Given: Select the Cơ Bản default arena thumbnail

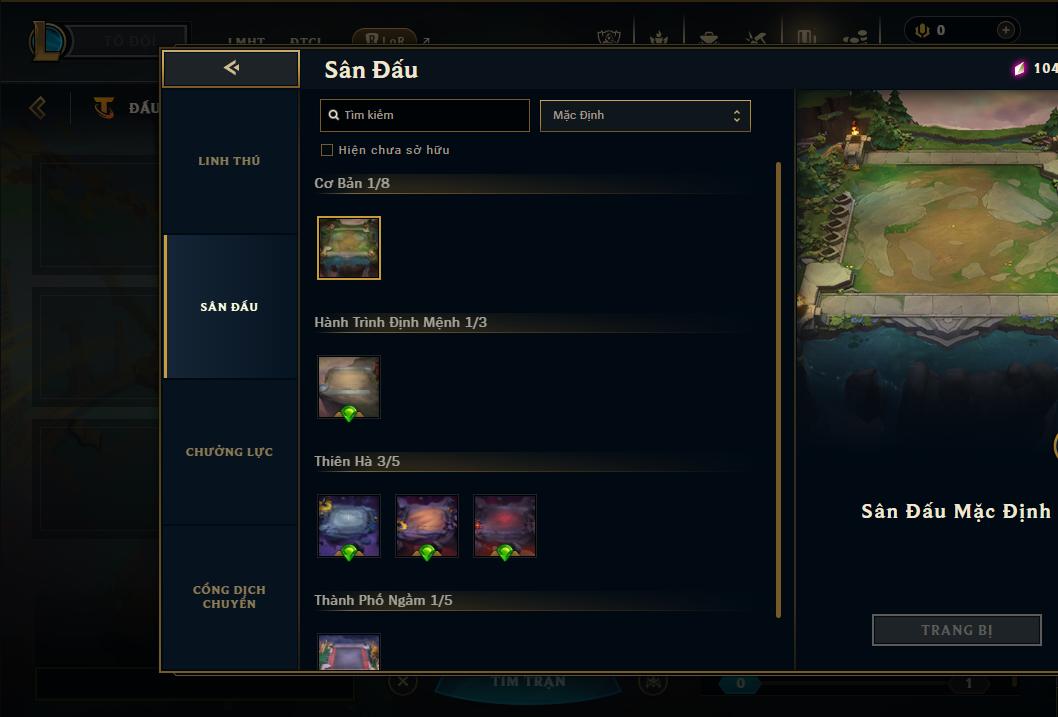Looking at the screenshot, I should point(349,248).
